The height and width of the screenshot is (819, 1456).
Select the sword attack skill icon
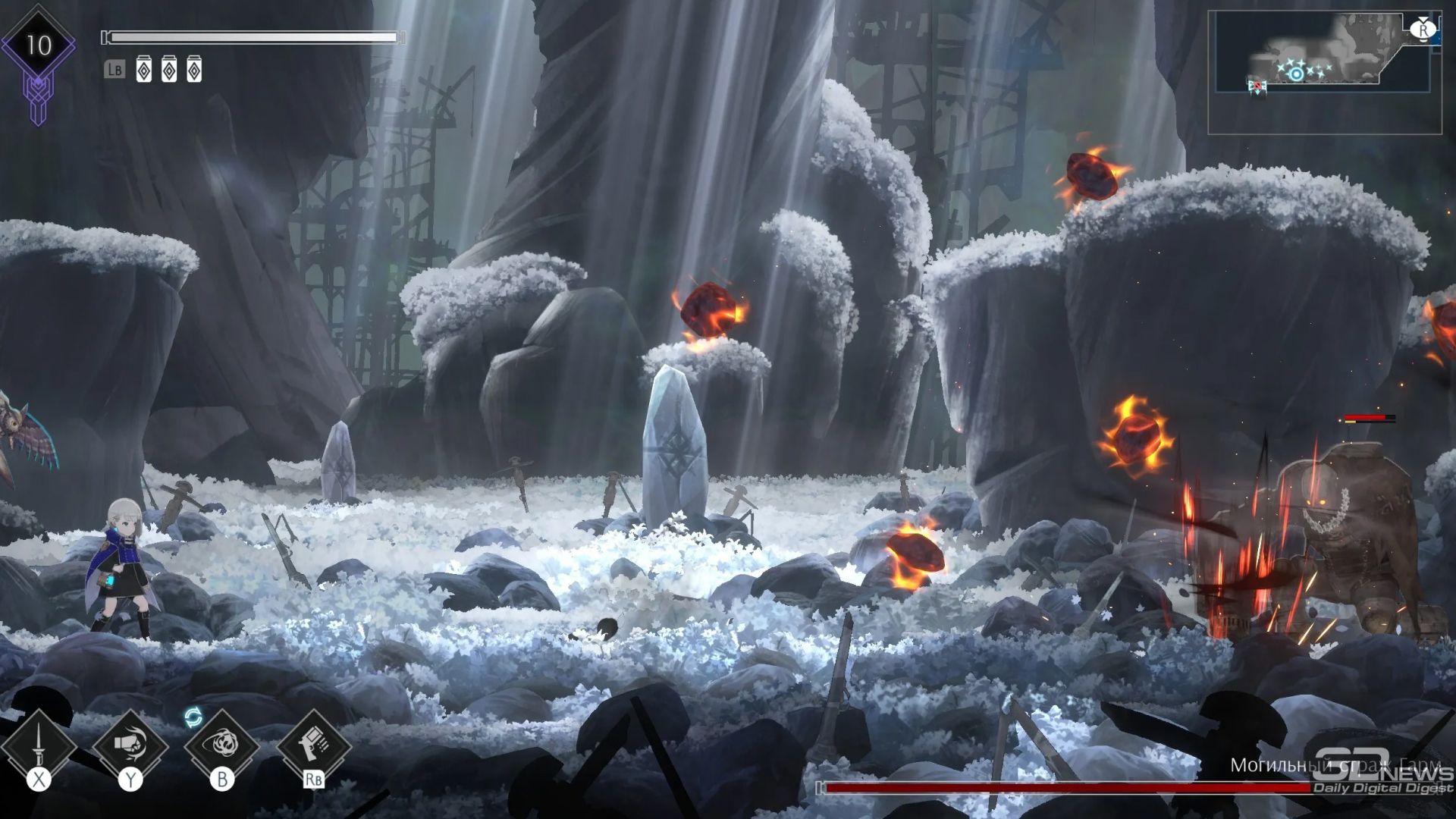38,746
